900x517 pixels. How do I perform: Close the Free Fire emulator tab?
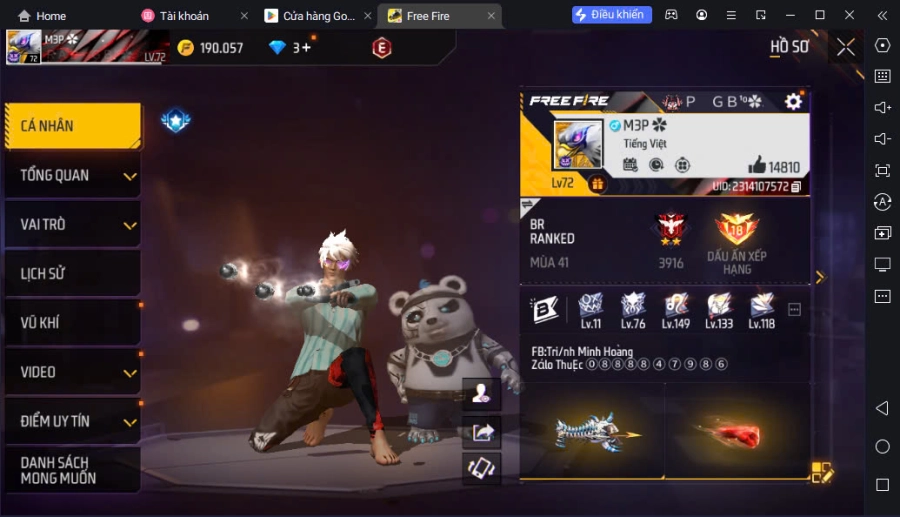491,16
